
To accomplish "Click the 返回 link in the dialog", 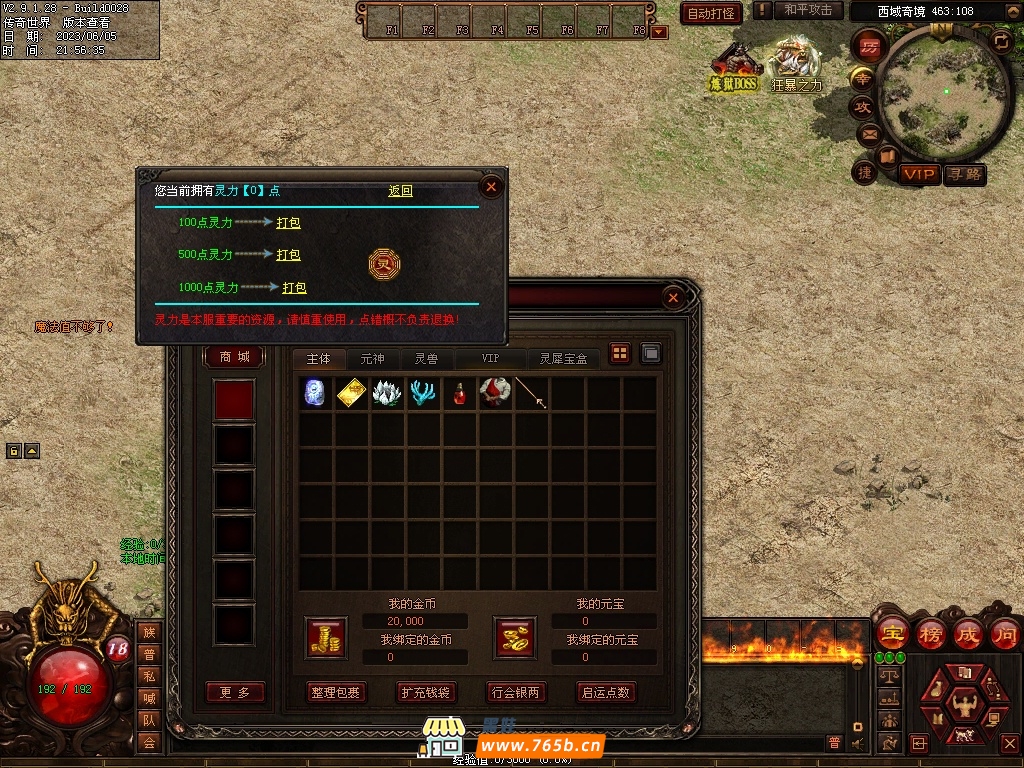I will tap(400, 191).
